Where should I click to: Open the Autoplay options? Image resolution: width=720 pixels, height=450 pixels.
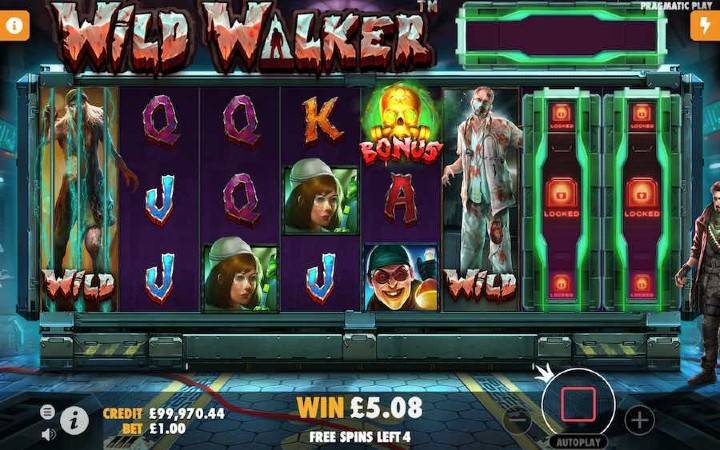(x=578, y=440)
